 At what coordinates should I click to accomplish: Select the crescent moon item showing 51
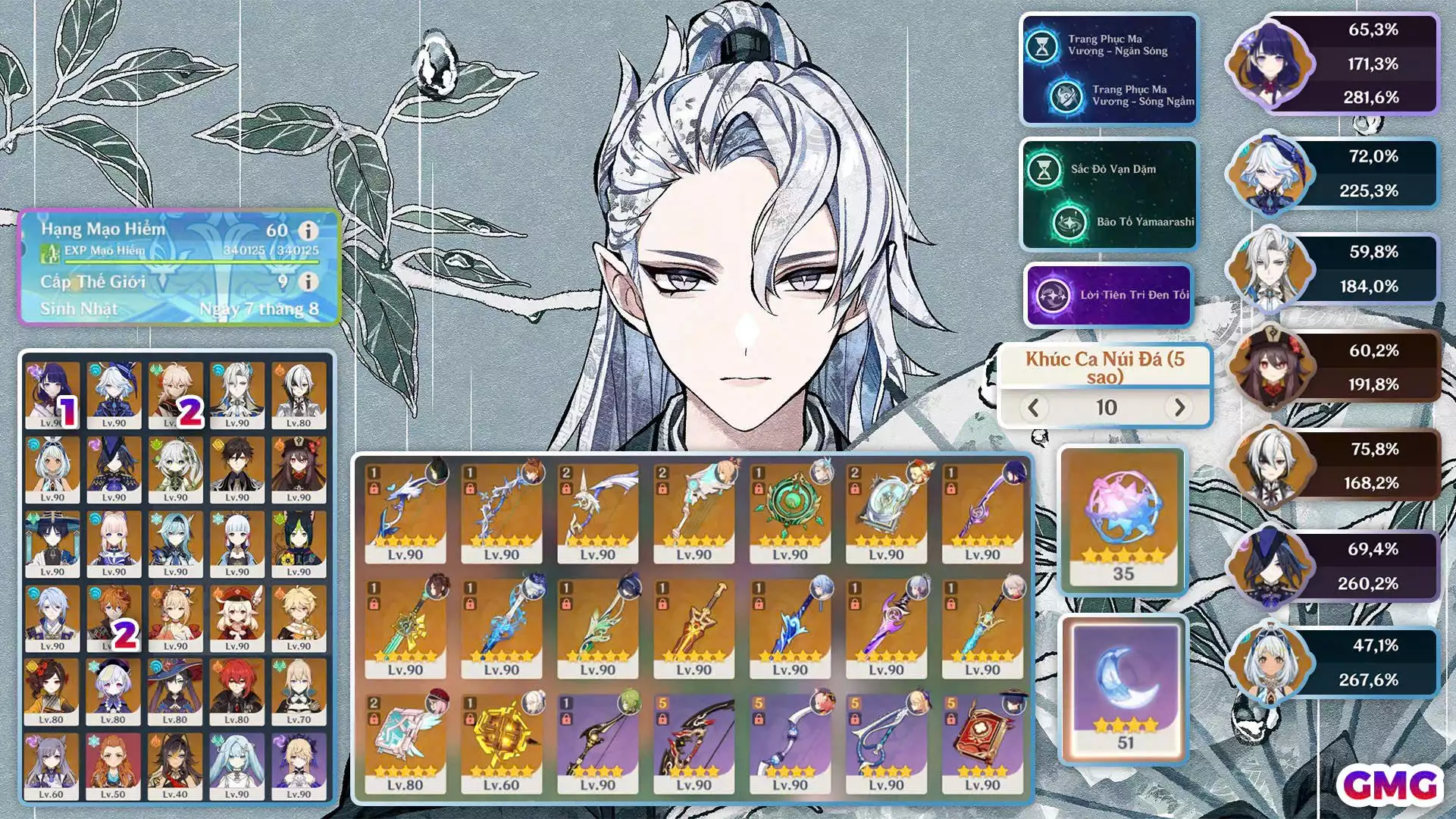(1125, 686)
